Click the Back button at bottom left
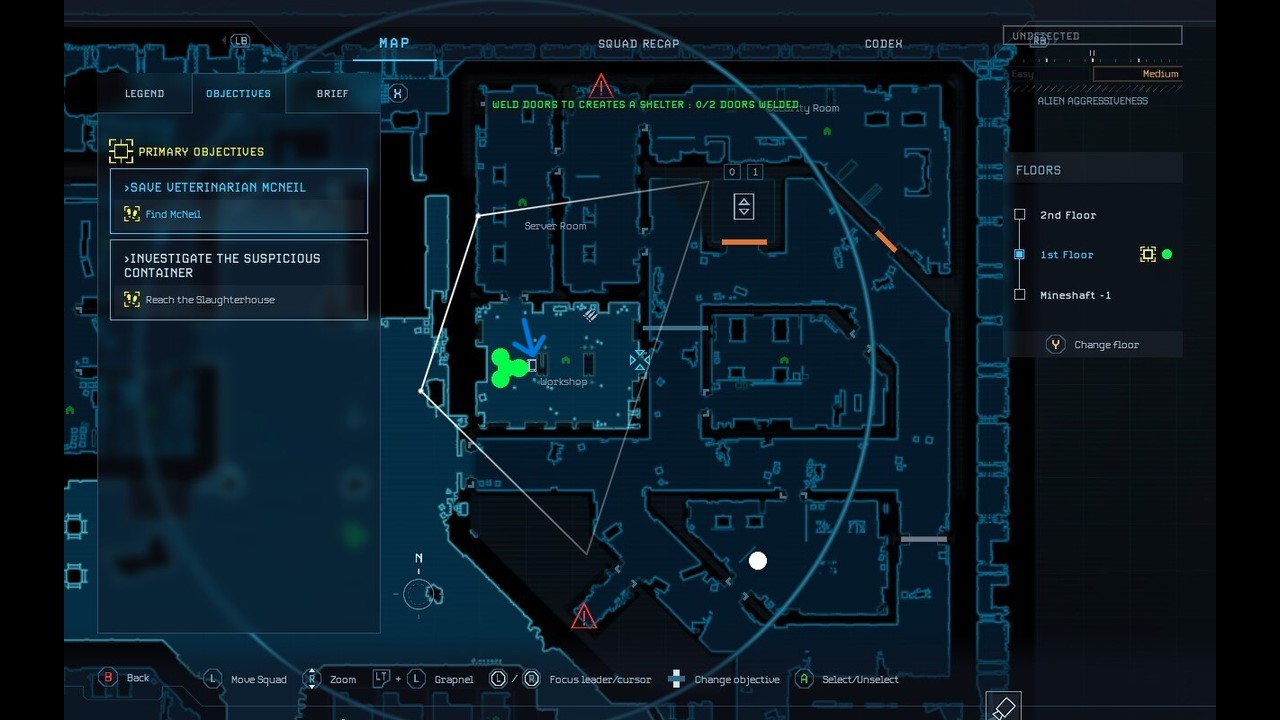 [109, 677]
